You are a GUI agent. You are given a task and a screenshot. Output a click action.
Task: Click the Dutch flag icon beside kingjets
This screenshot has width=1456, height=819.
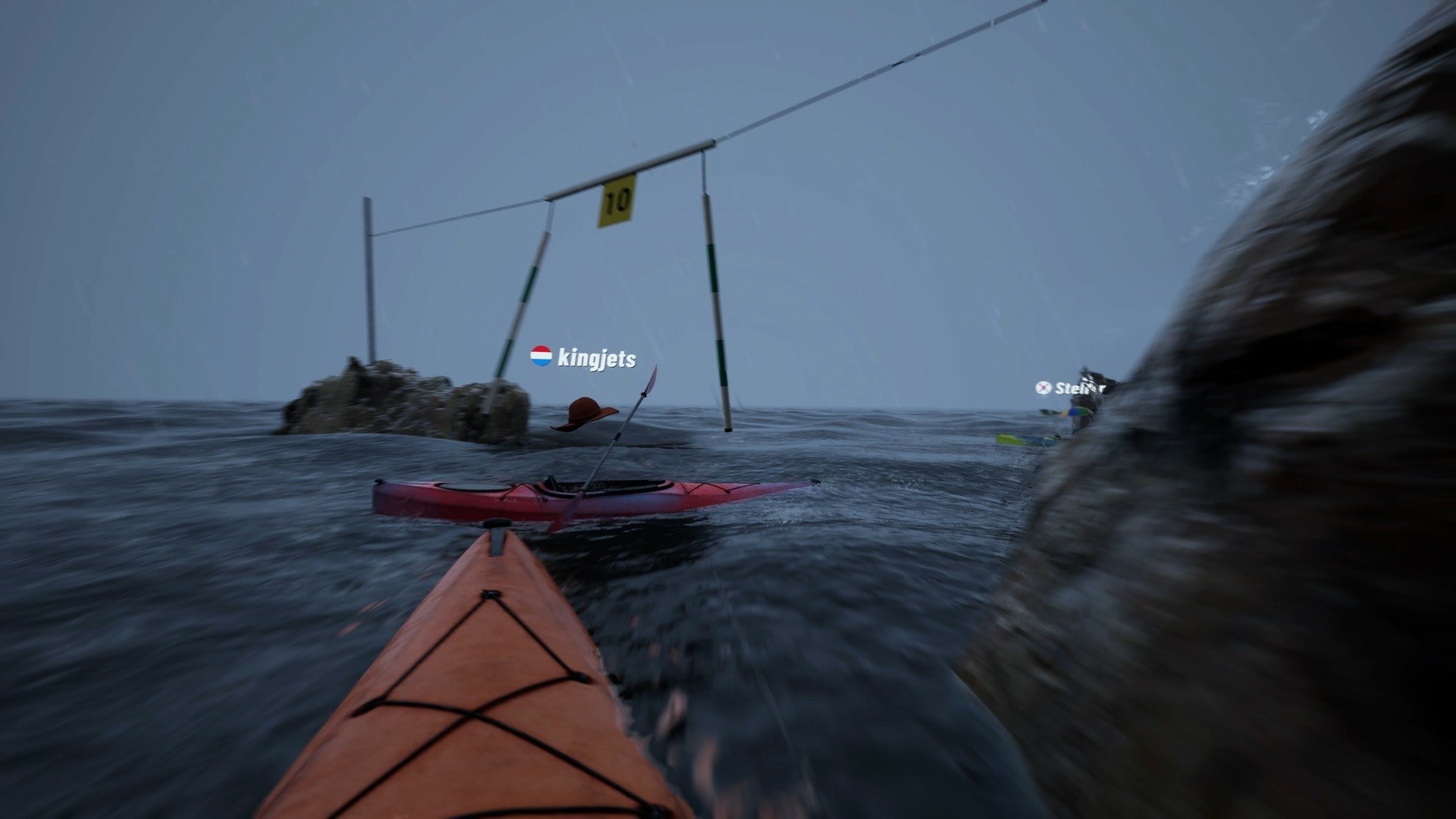coord(540,356)
